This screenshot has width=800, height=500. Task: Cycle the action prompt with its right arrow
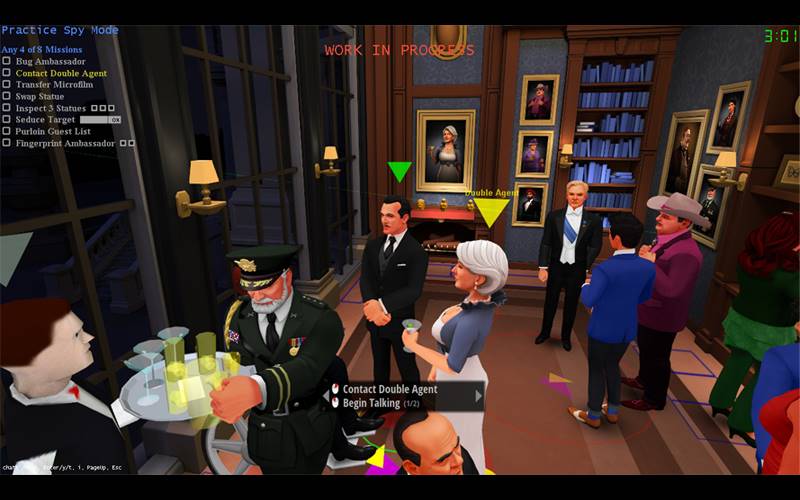(478, 396)
